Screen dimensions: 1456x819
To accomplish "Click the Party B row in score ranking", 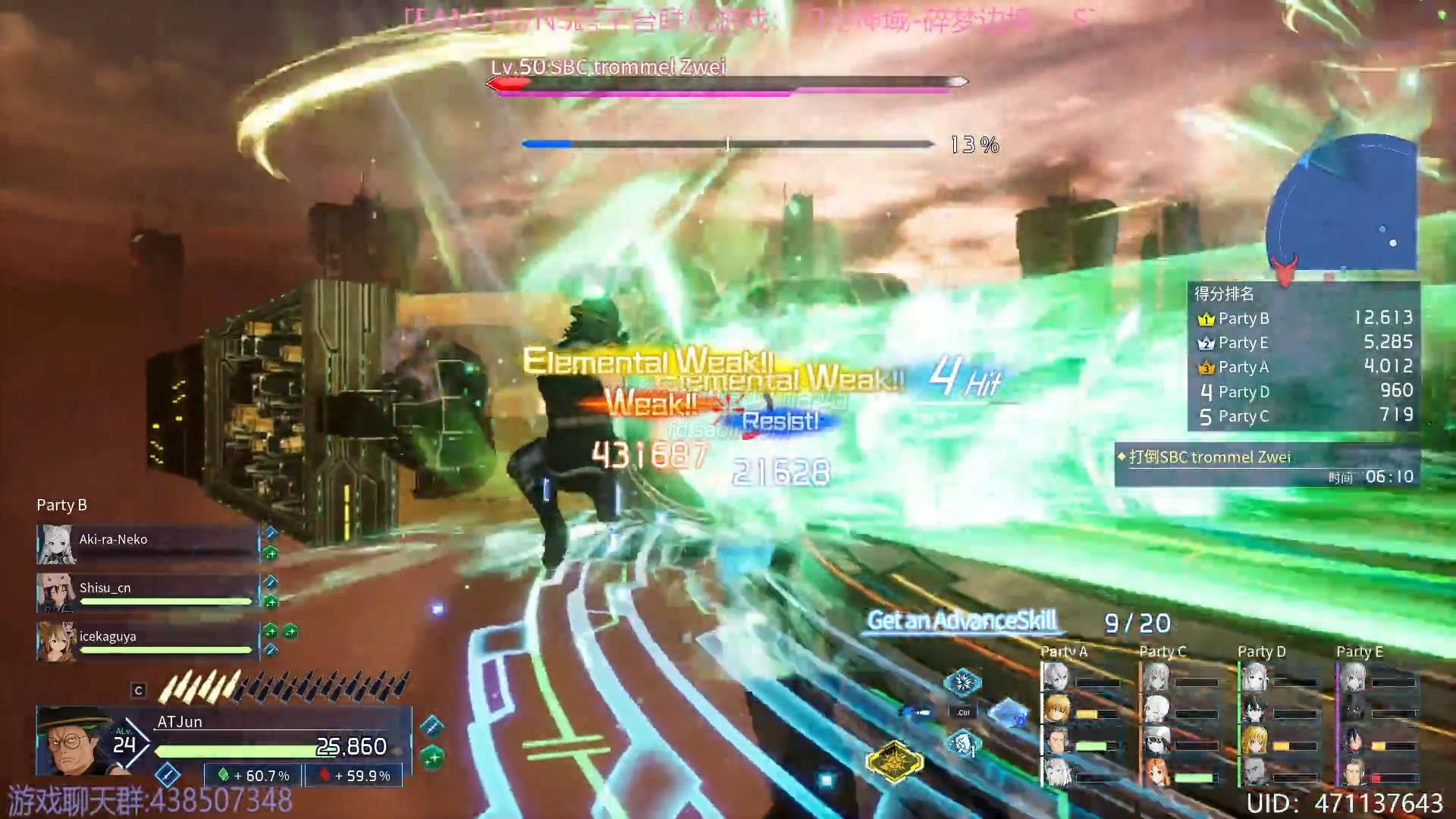I will pos(1304,318).
